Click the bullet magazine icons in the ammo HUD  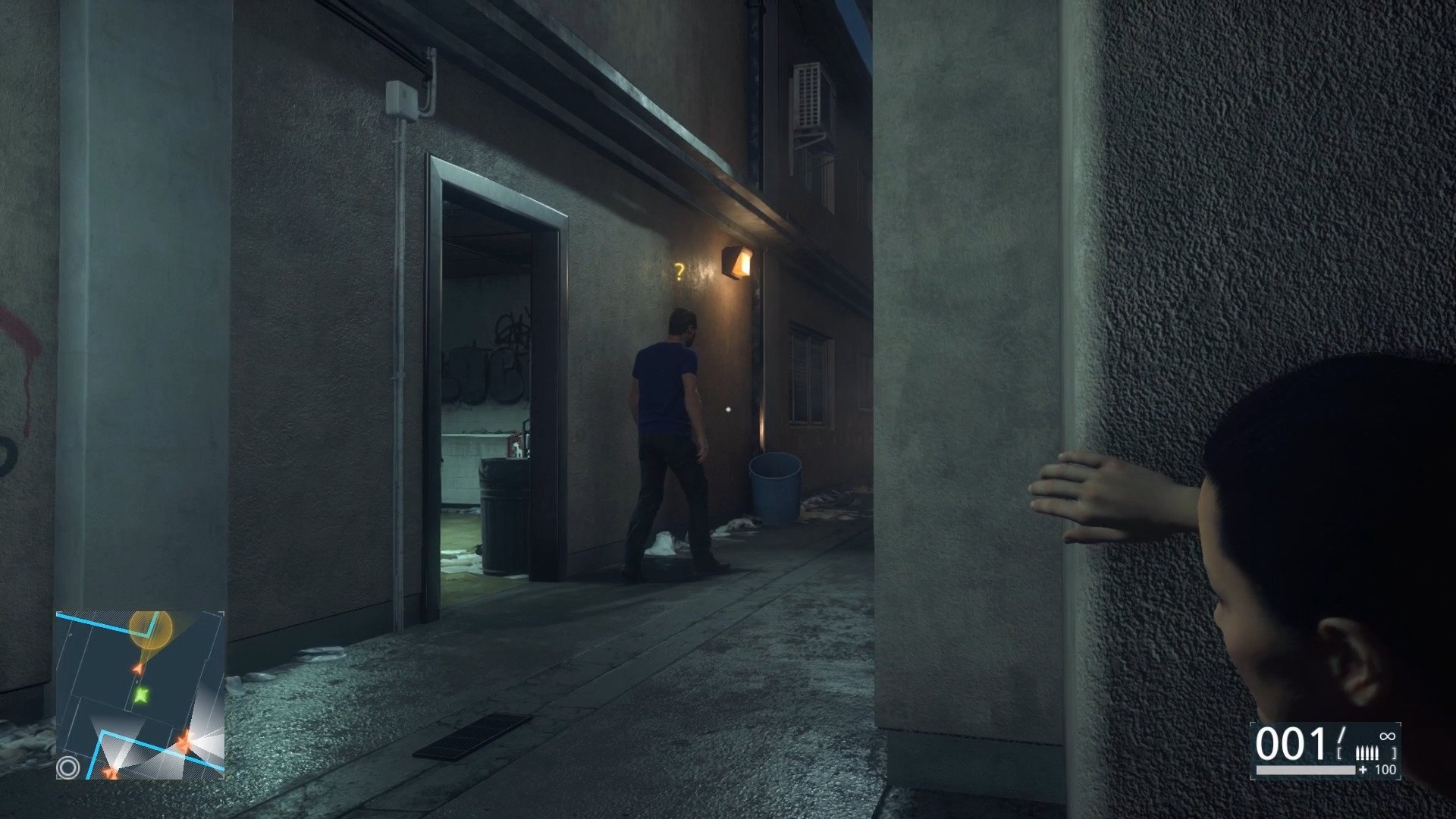point(1367,752)
